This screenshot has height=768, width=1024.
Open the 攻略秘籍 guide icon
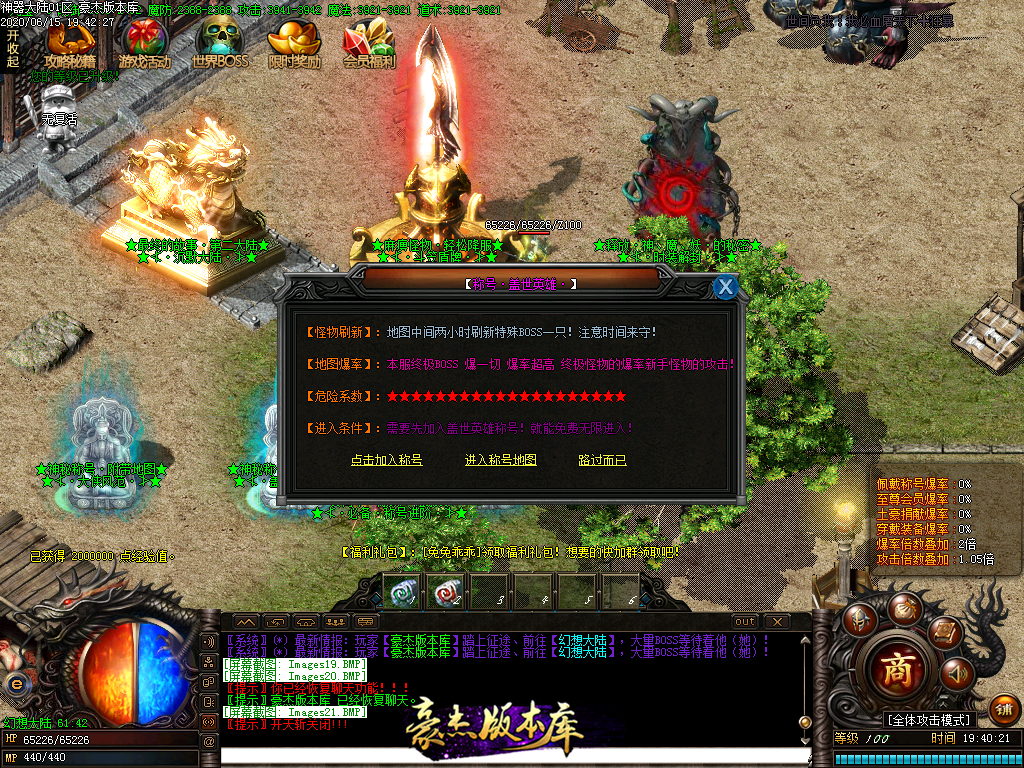pos(69,45)
